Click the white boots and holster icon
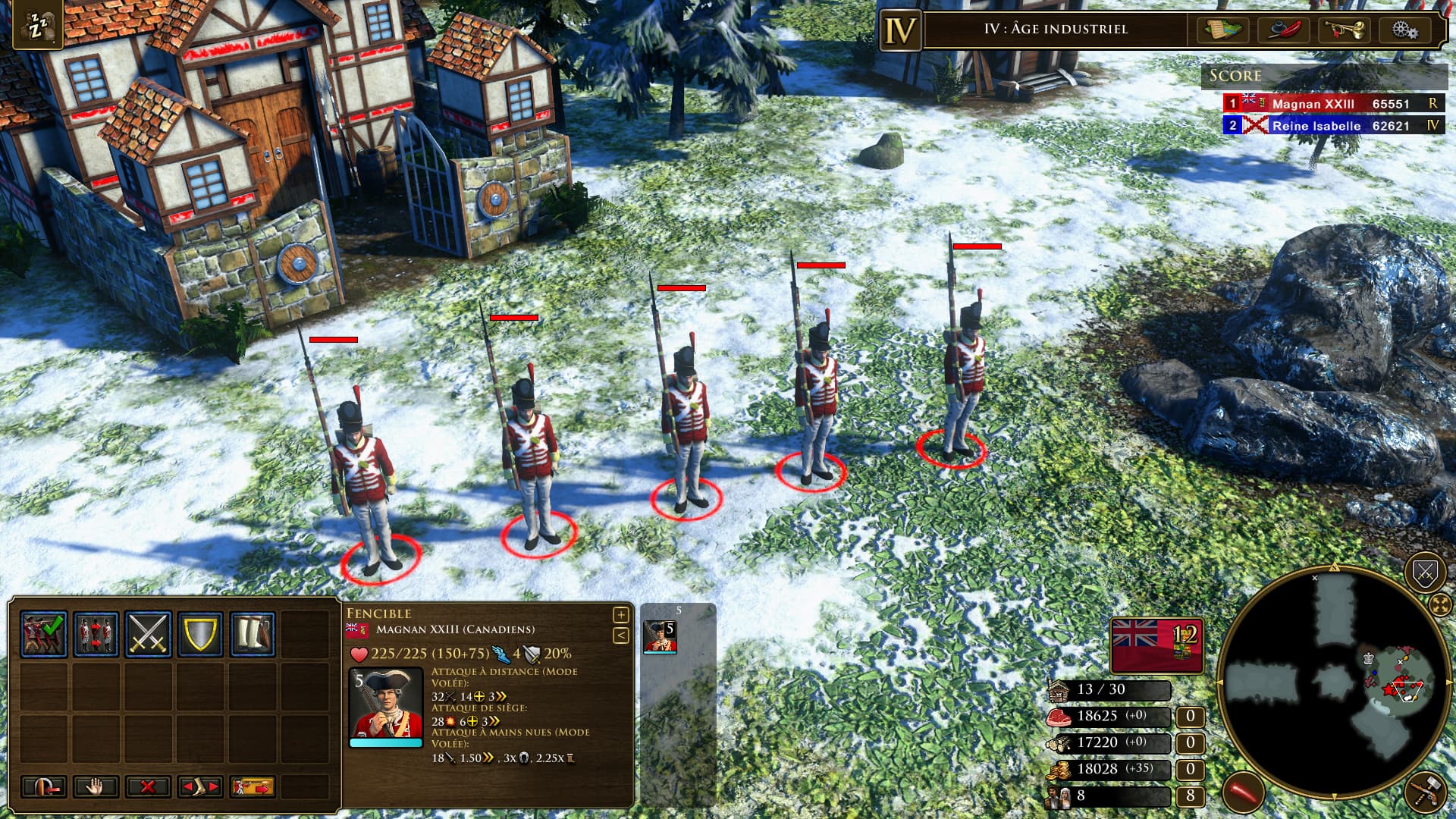Image resolution: width=1456 pixels, height=819 pixels. (253, 634)
